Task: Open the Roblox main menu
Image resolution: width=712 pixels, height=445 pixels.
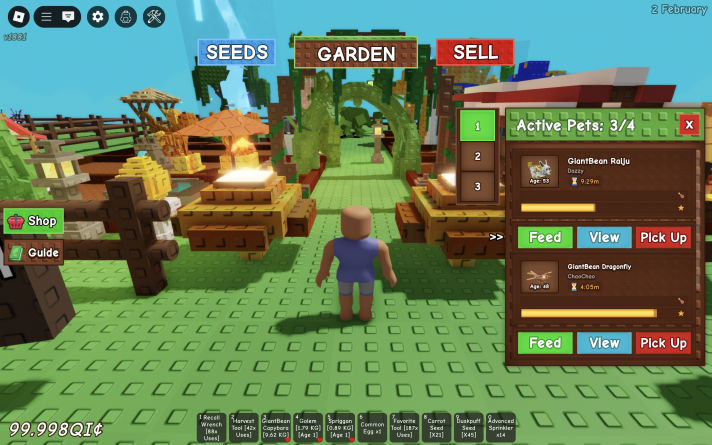Action: pos(16,16)
